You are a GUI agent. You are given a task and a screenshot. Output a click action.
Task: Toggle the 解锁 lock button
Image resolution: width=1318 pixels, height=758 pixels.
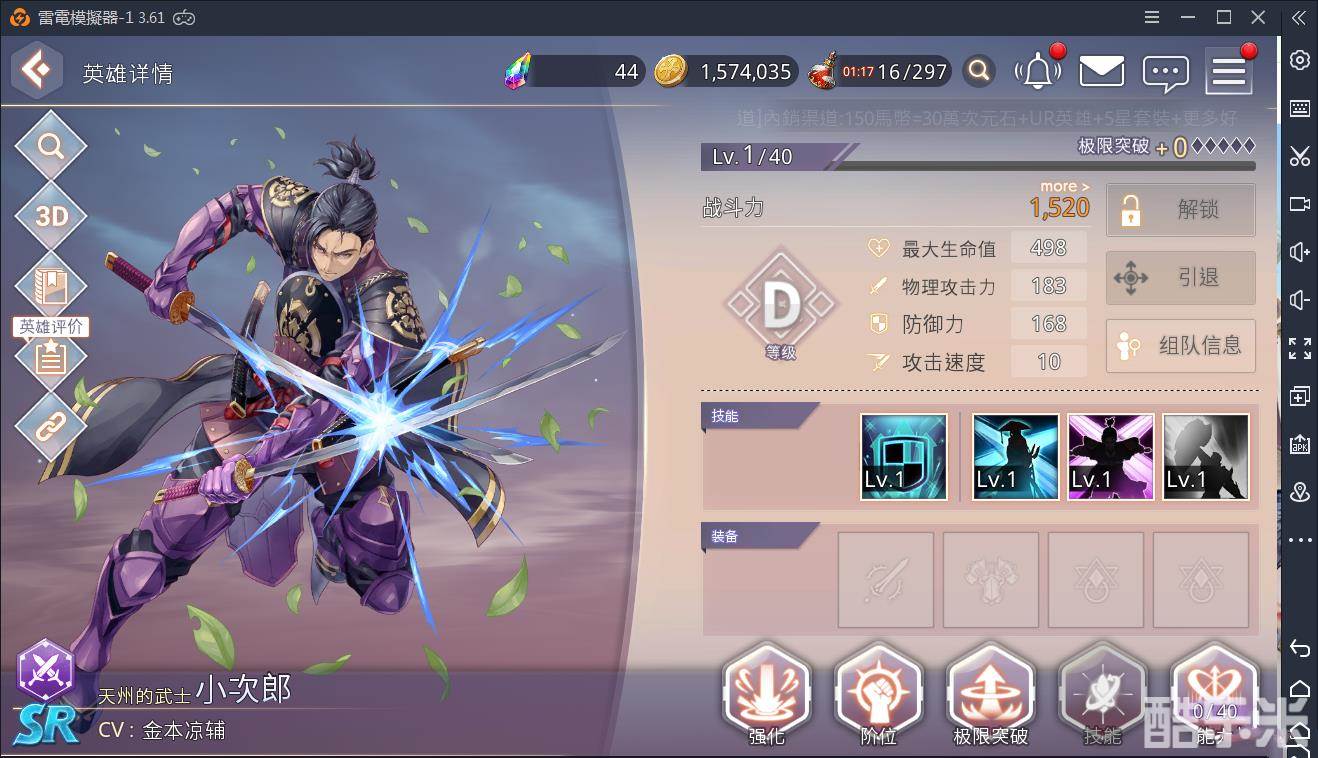pos(1180,210)
